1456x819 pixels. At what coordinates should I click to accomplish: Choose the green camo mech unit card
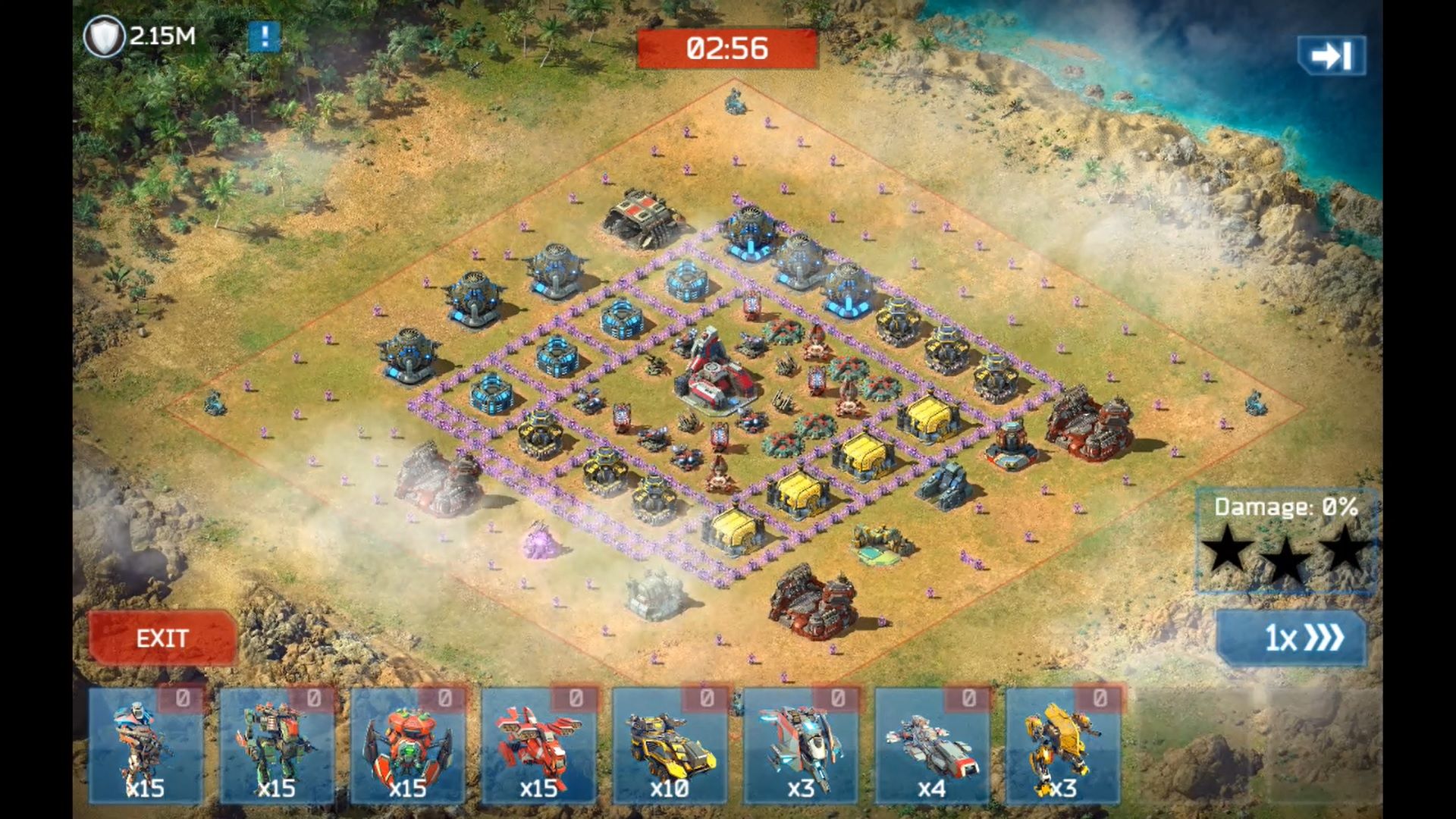coord(277,746)
